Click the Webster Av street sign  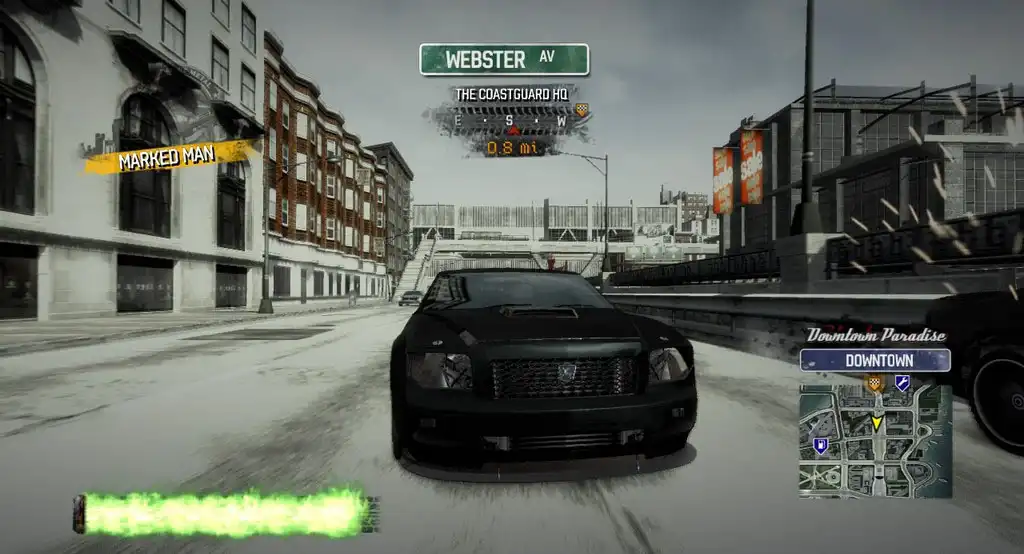(x=504, y=59)
